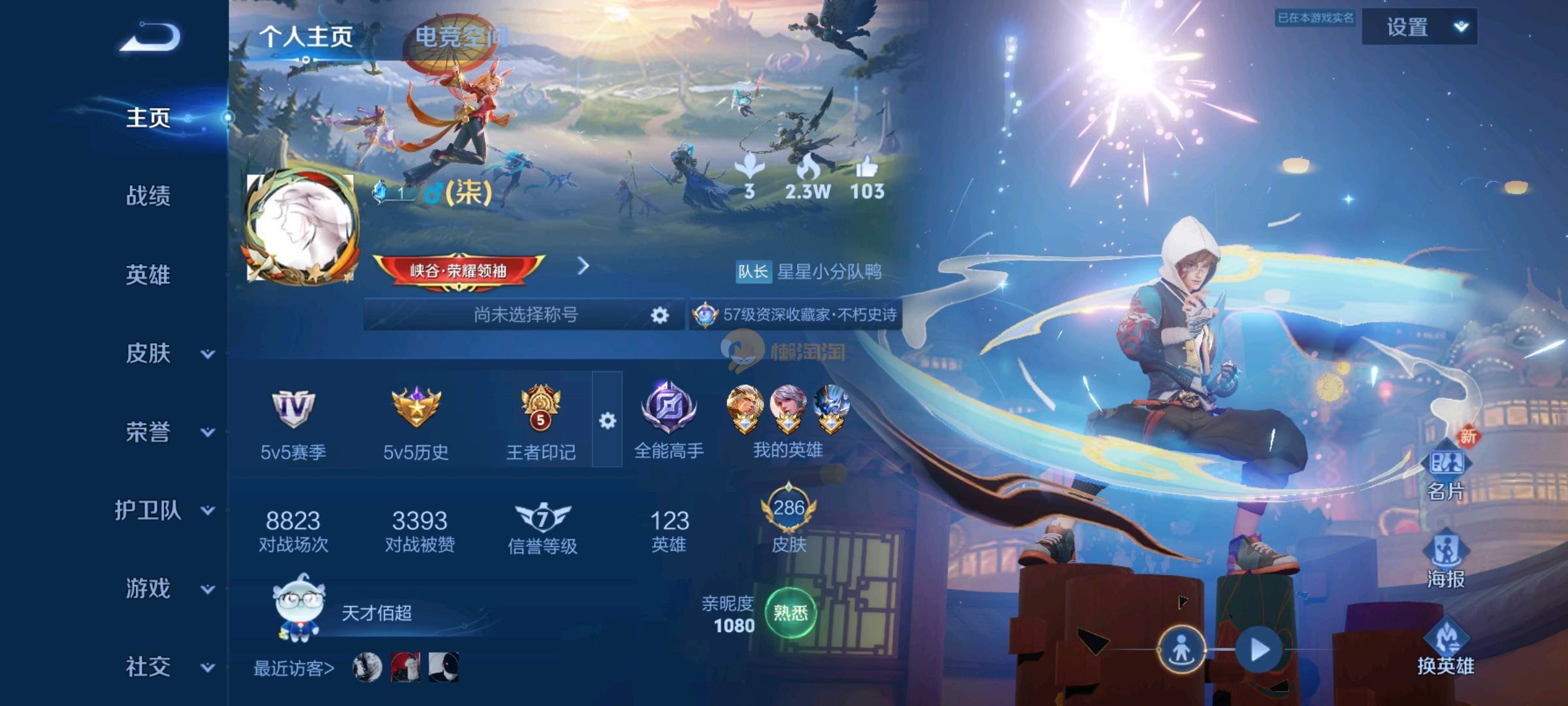This screenshot has height=706, width=1568.
Task: Open the 峡谷·荣耀领袖 badge
Action: pos(459,270)
